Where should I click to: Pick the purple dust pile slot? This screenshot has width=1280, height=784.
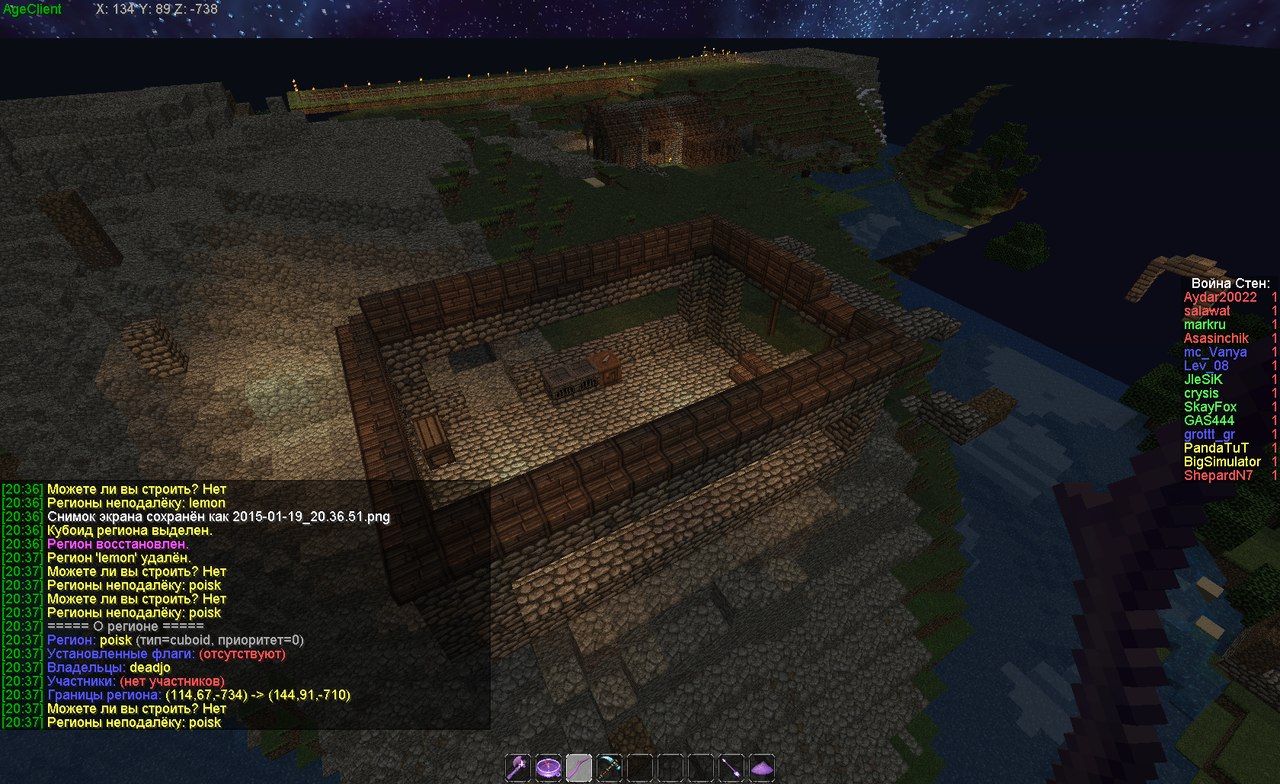pos(762,767)
